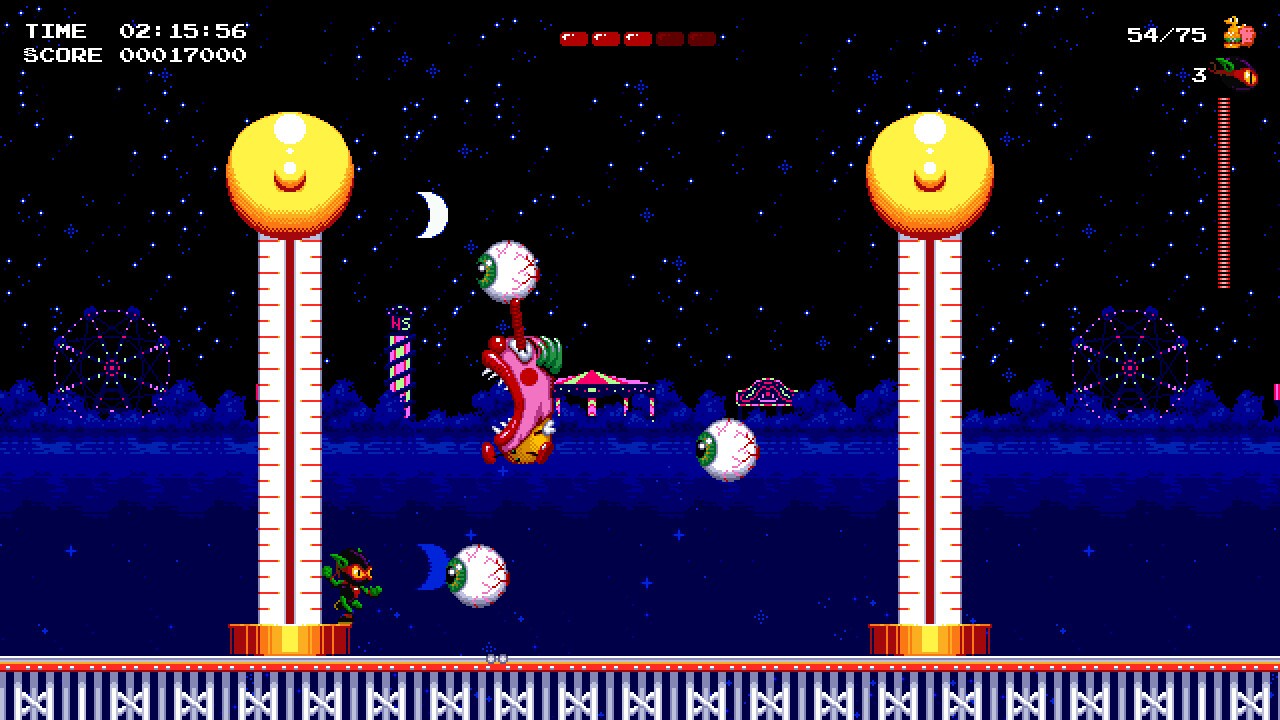Toggle the first filled segment of the boss health bar
1280x720 pixels.
574,39
